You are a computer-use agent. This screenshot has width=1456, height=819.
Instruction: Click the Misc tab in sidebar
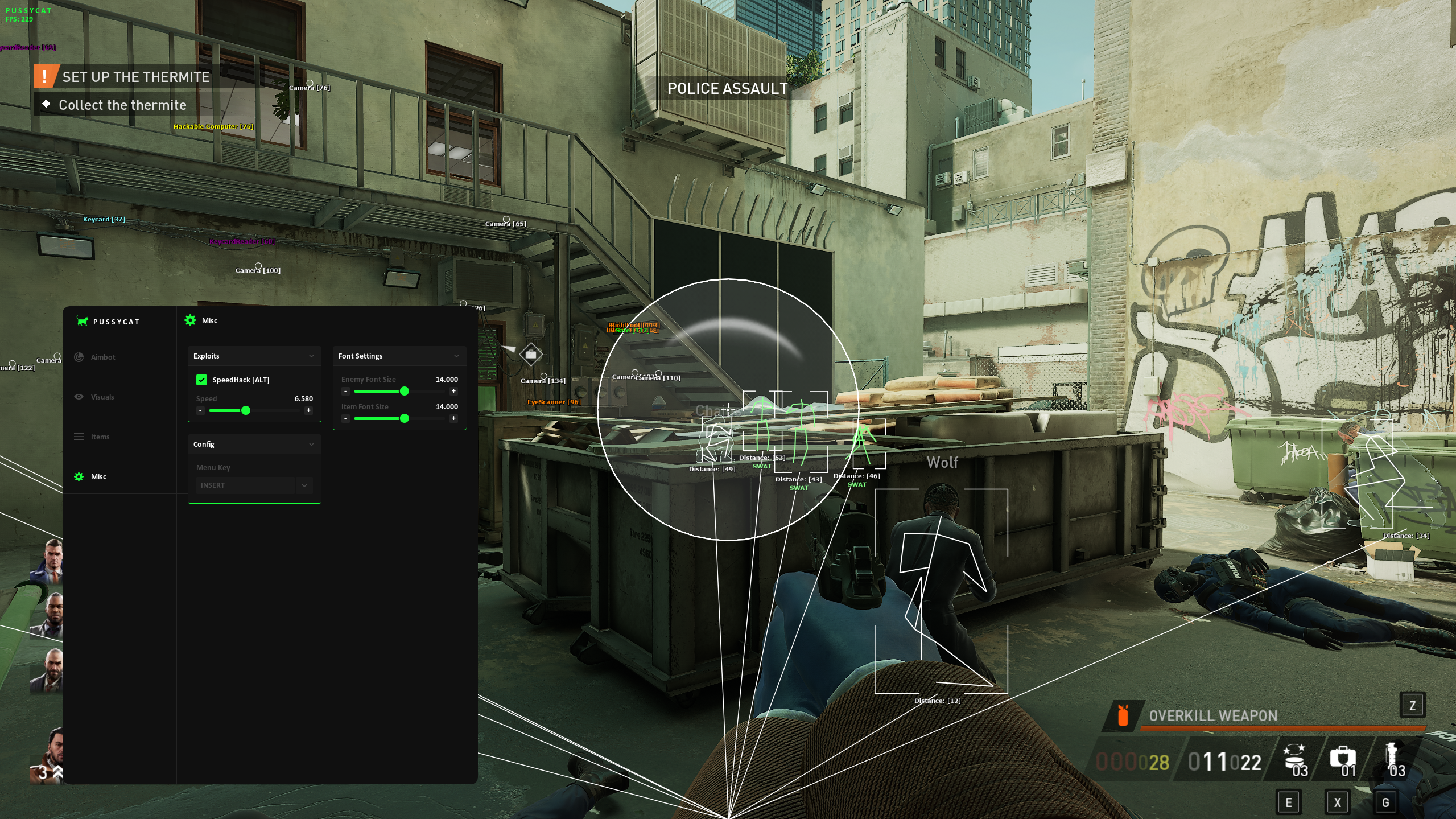[98, 476]
